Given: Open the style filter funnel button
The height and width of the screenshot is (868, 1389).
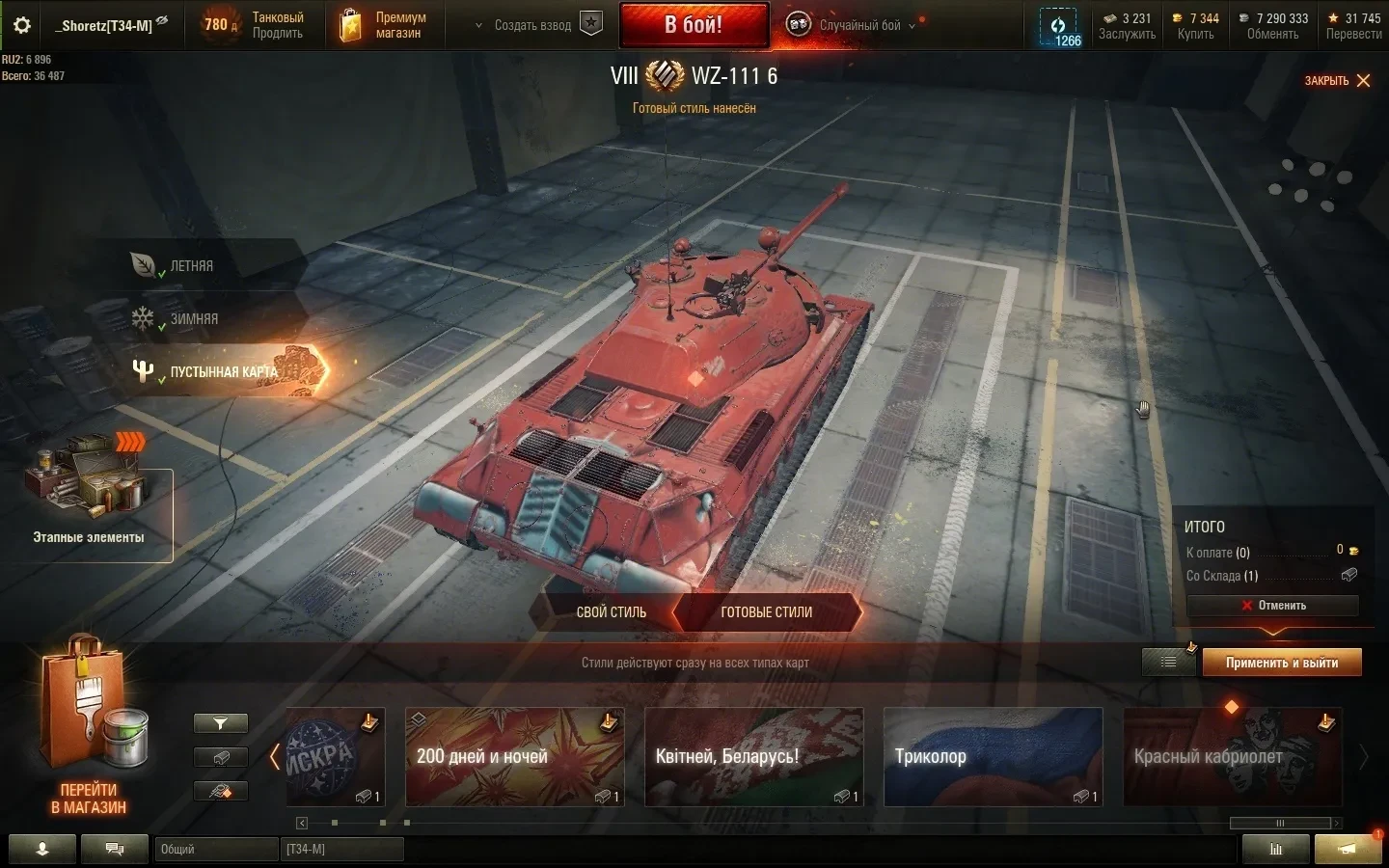Looking at the screenshot, I should point(221,723).
